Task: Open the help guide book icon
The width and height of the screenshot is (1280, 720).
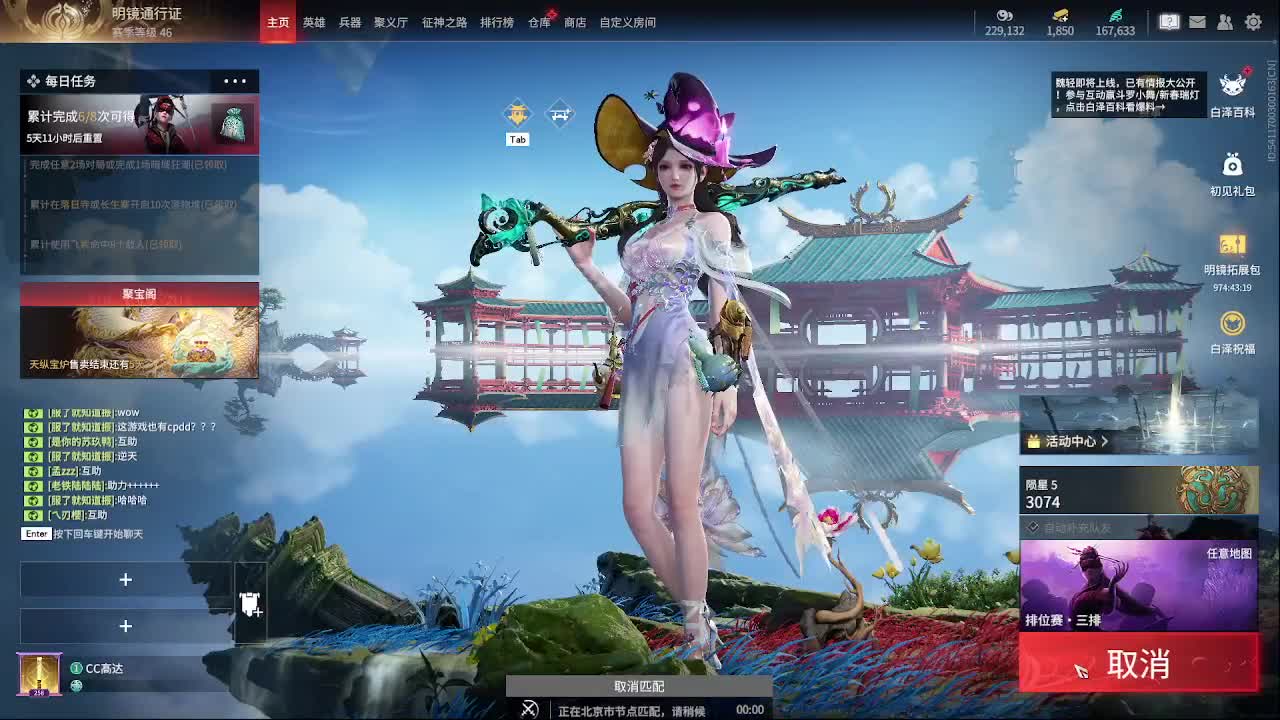Action: point(1169,21)
